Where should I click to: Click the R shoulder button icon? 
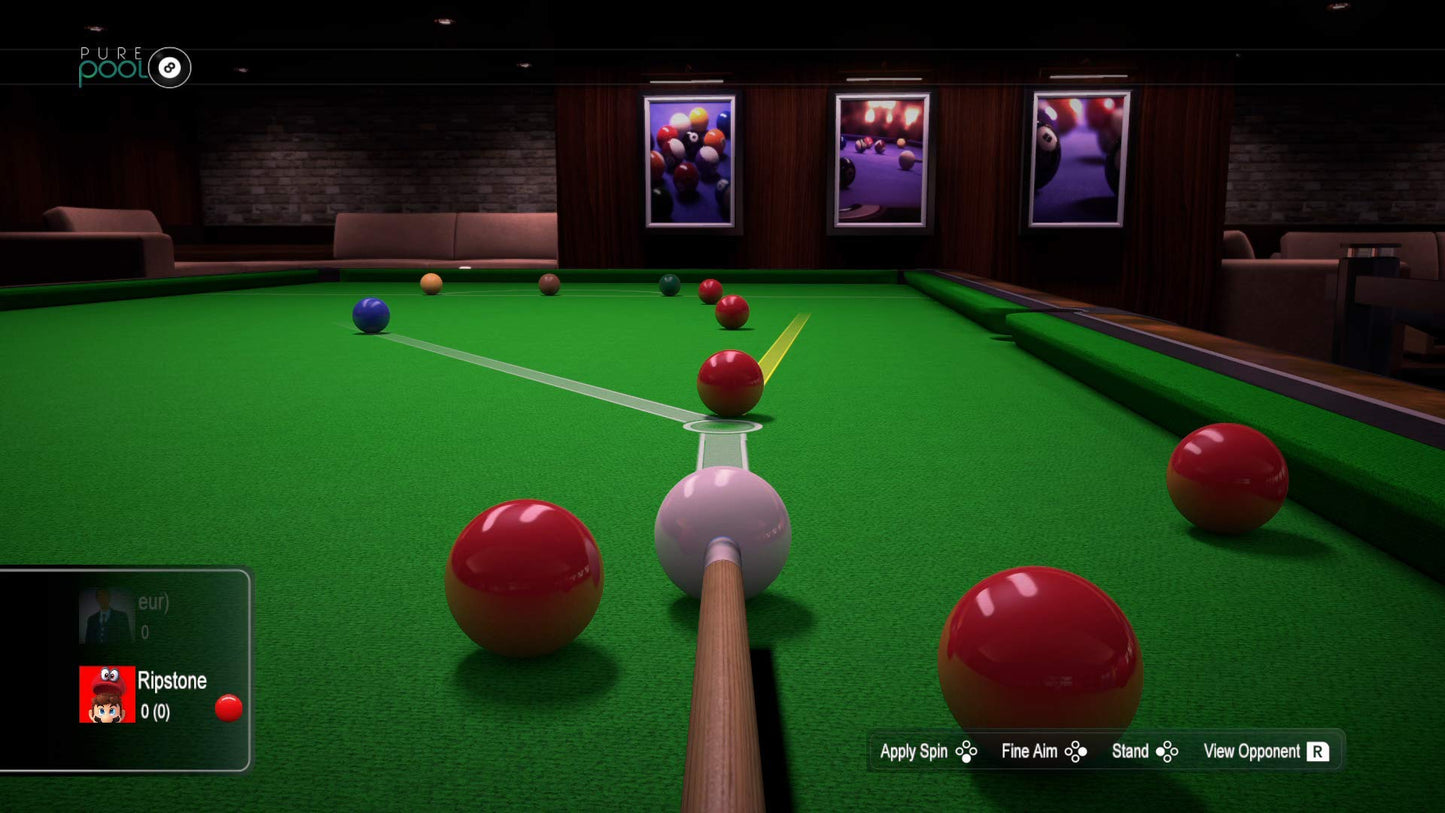click(x=1318, y=751)
